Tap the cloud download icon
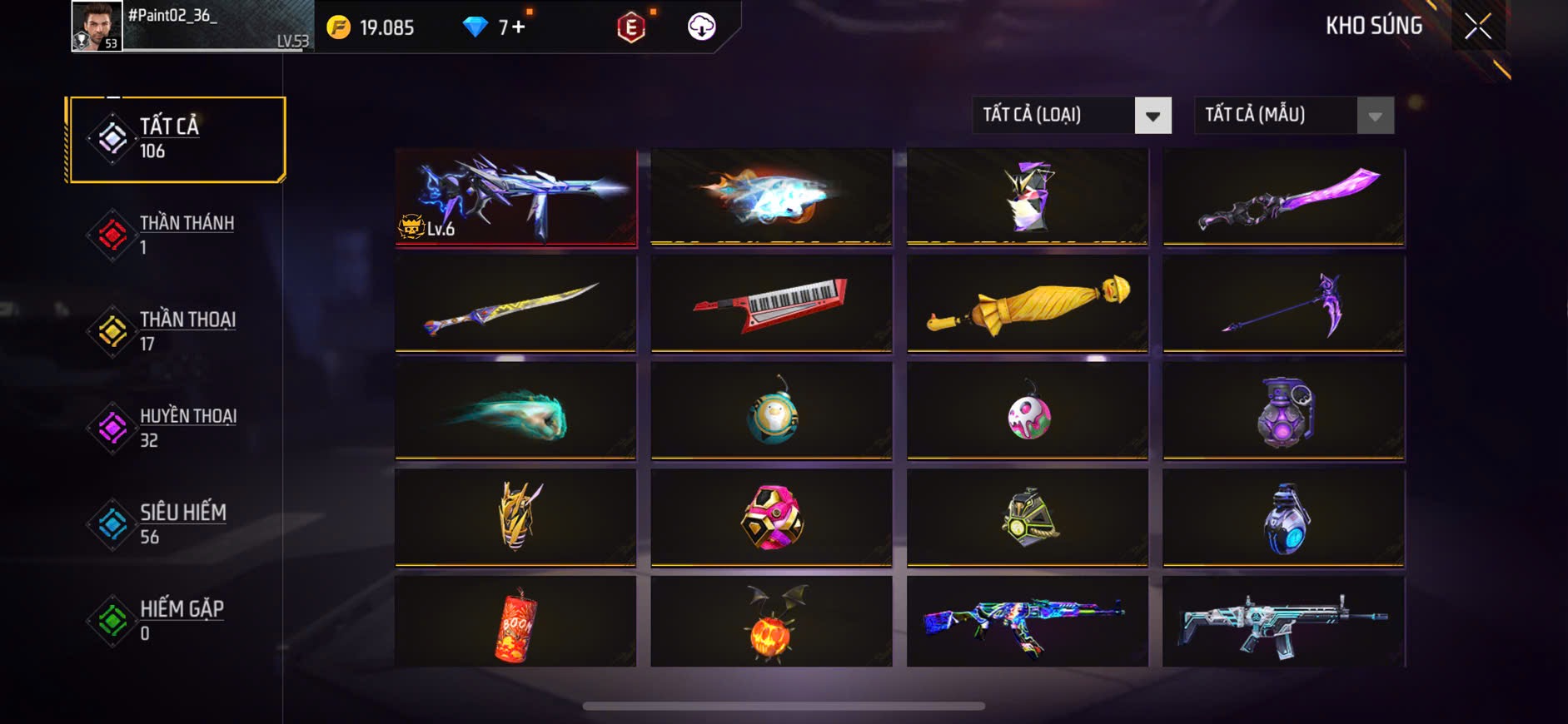 tap(701, 27)
